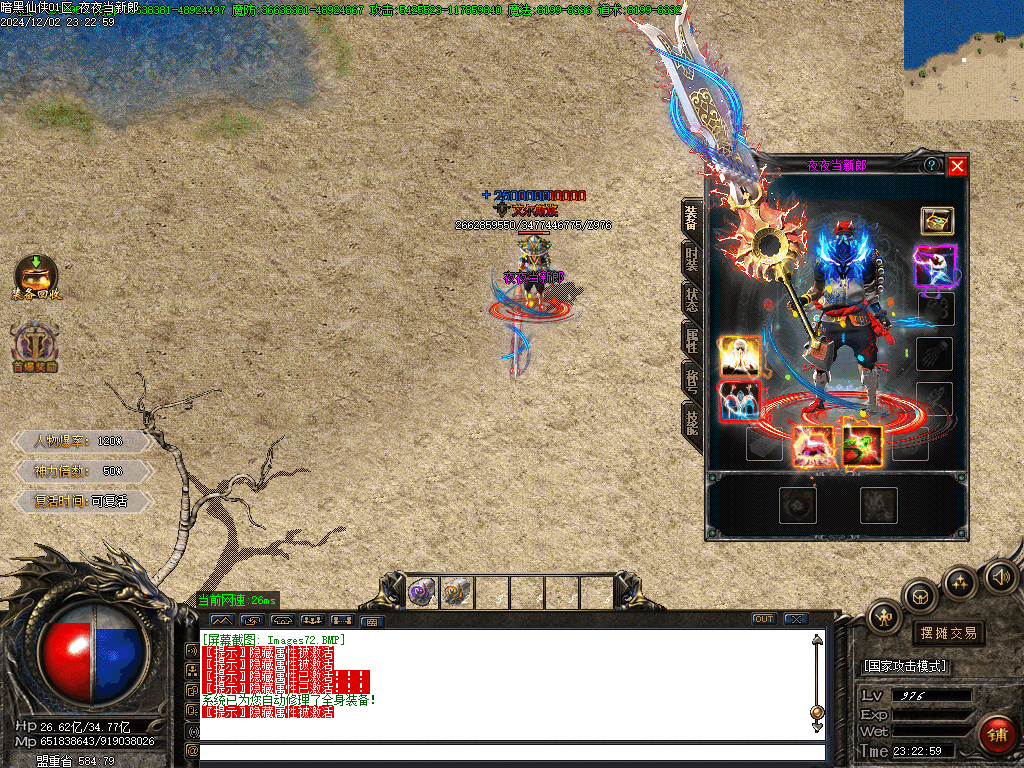Toggle the sound speaker button
Image resolution: width=1024 pixels, height=768 pixels.
point(1000,576)
